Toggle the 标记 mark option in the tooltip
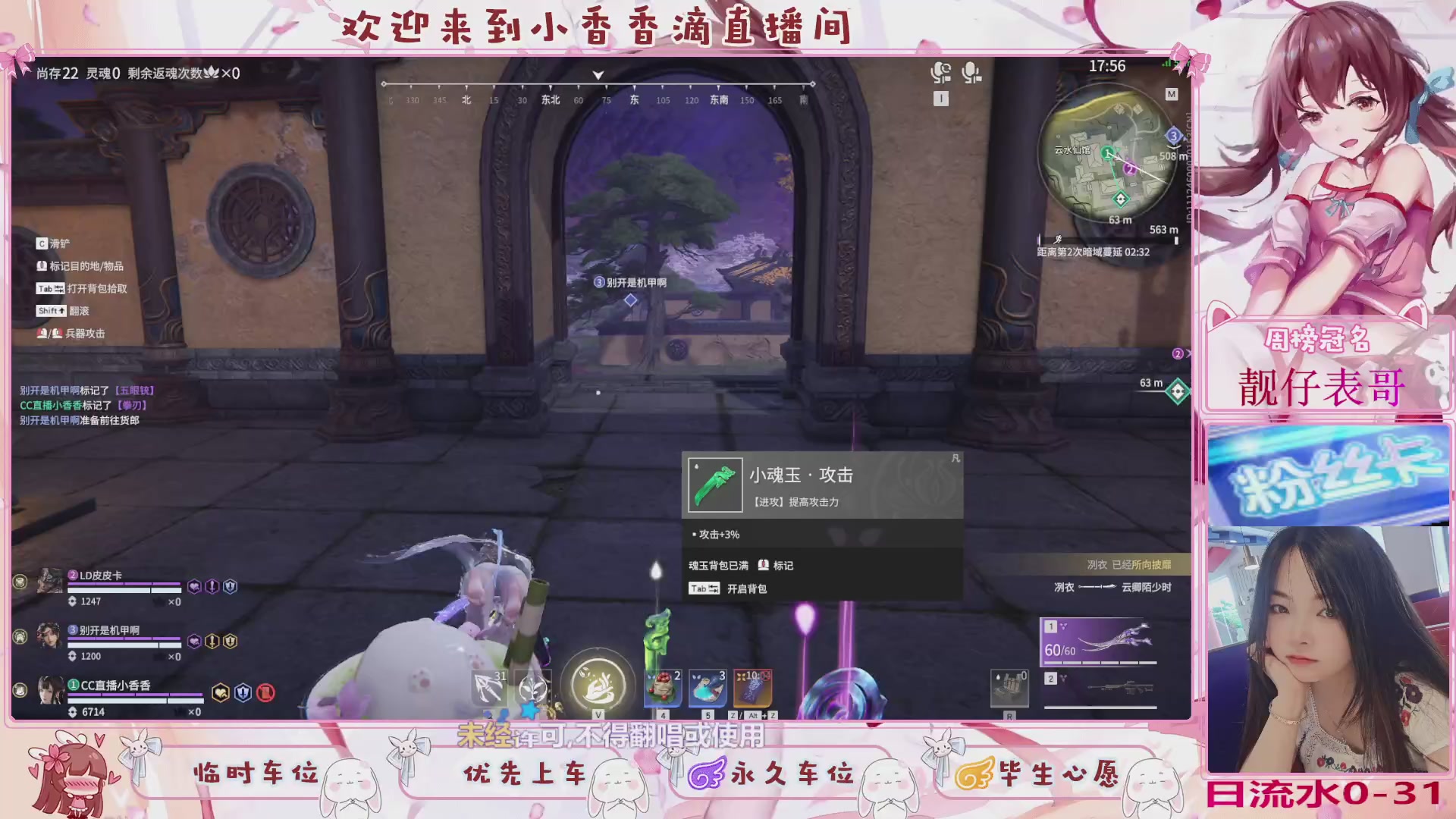The width and height of the screenshot is (1456, 819). [x=781, y=566]
